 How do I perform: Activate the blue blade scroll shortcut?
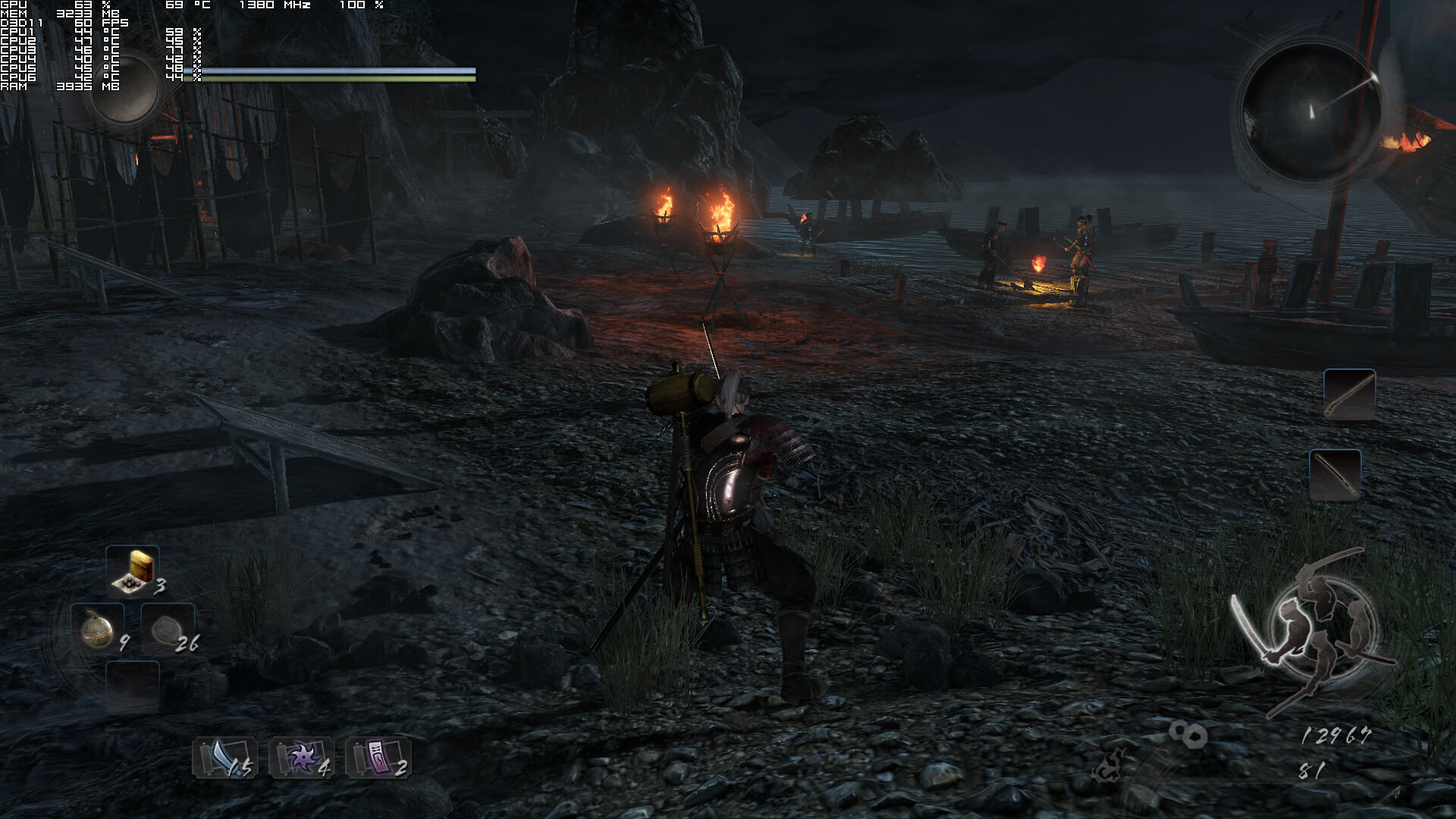coord(225,758)
